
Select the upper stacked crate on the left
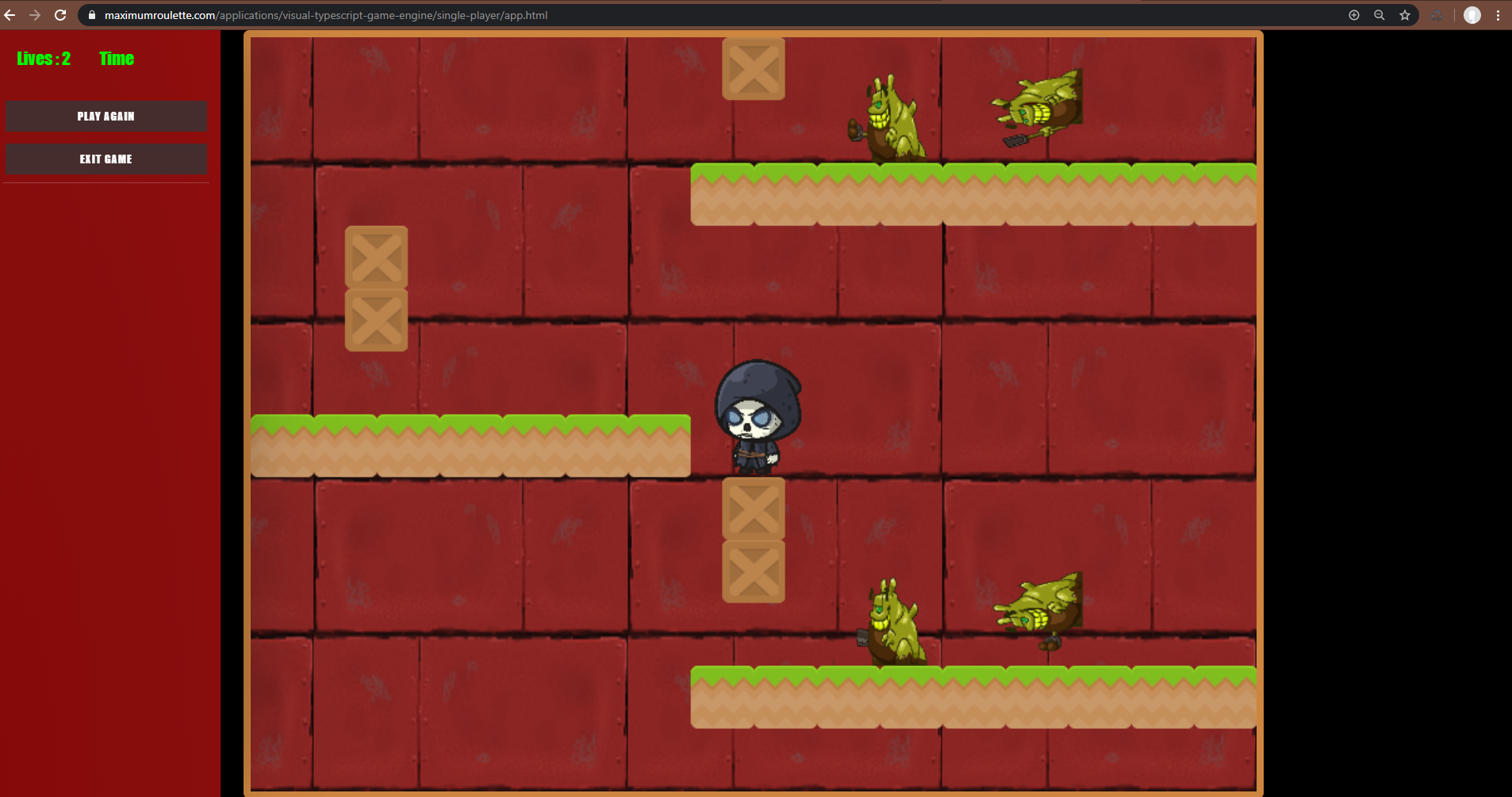pos(376,255)
